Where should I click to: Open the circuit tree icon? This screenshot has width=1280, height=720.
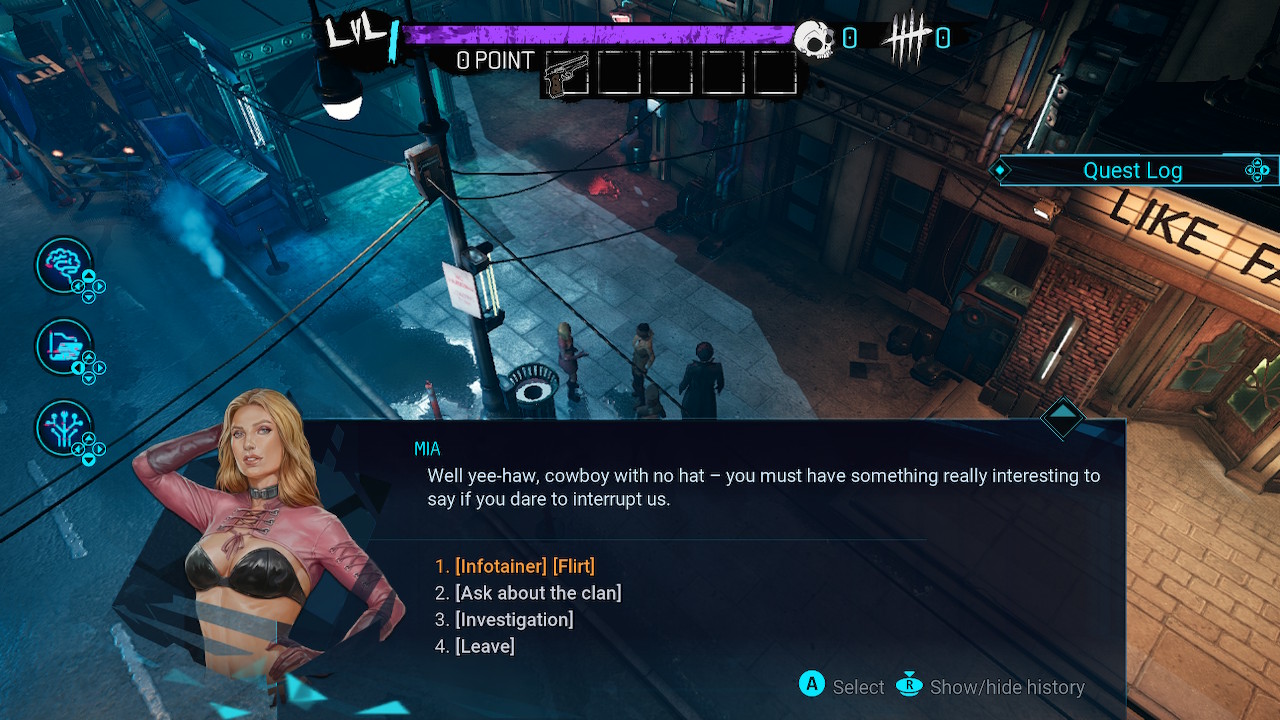click(x=64, y=428)
